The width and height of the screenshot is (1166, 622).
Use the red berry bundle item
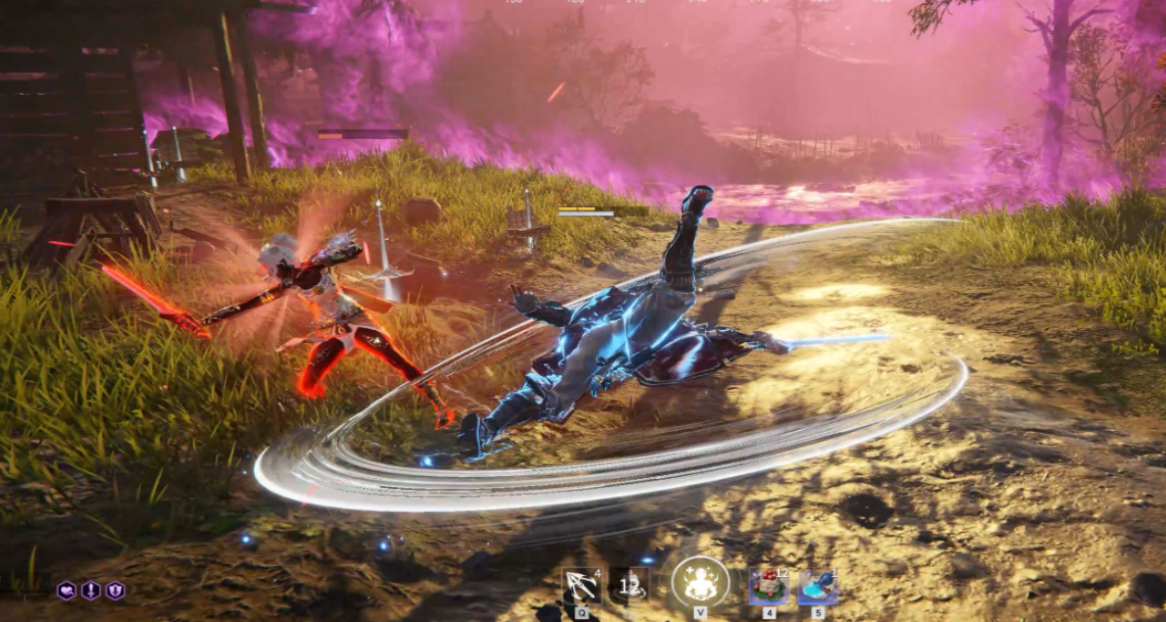point(769,587)
